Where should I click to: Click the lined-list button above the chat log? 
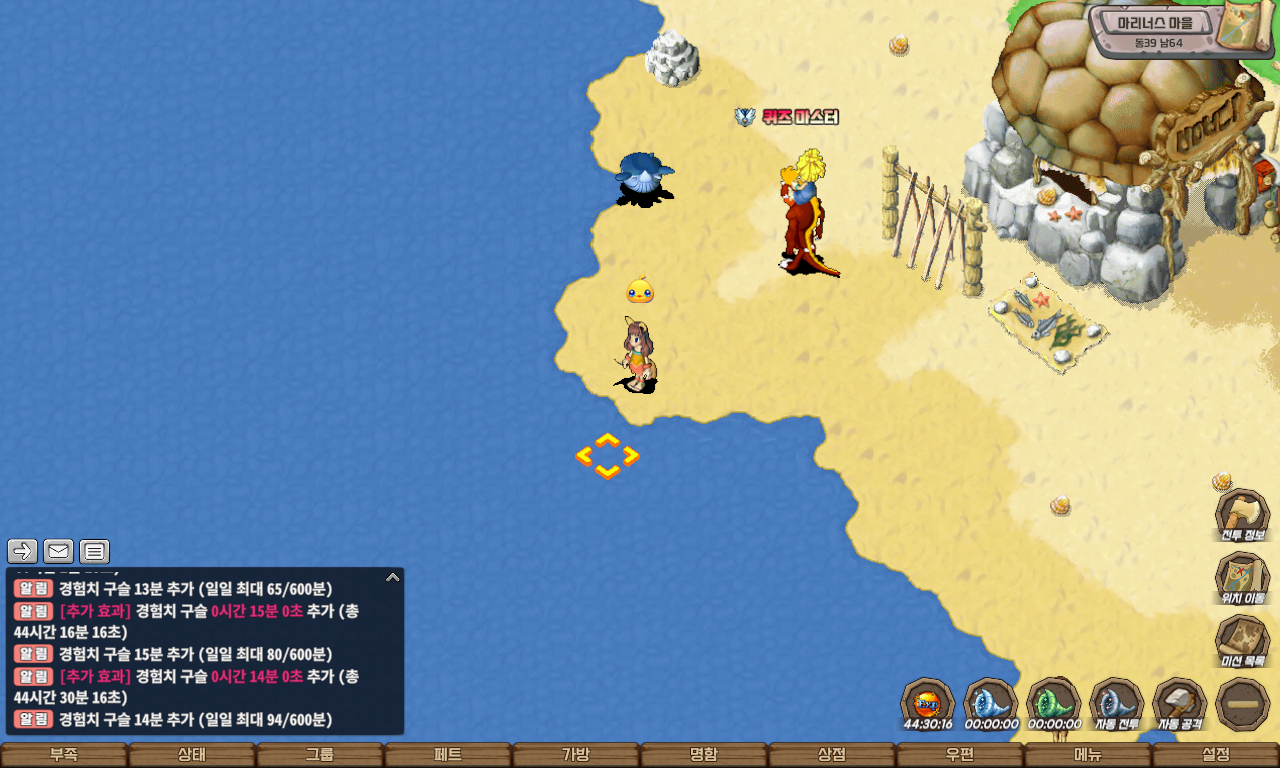click(94, 551)
